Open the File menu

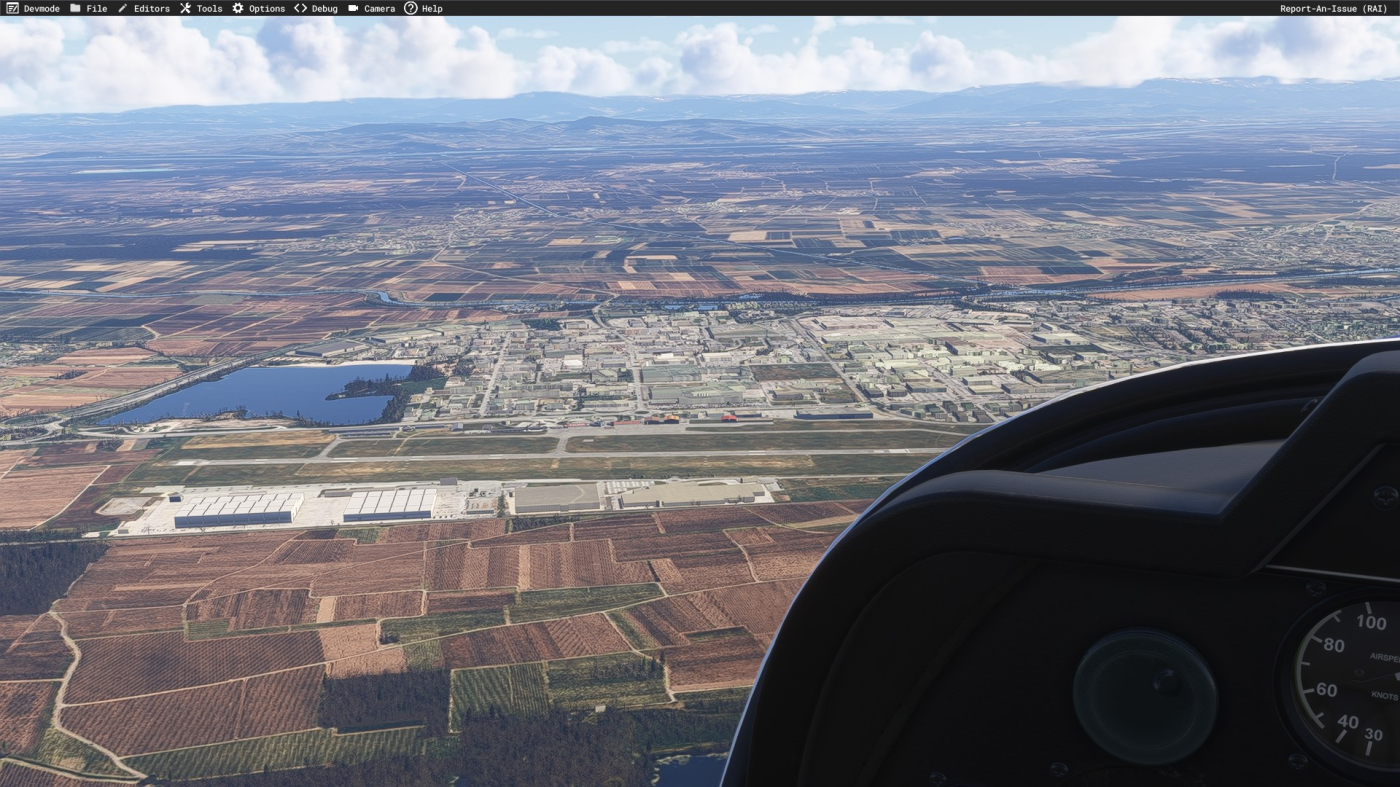pos(89,8)
